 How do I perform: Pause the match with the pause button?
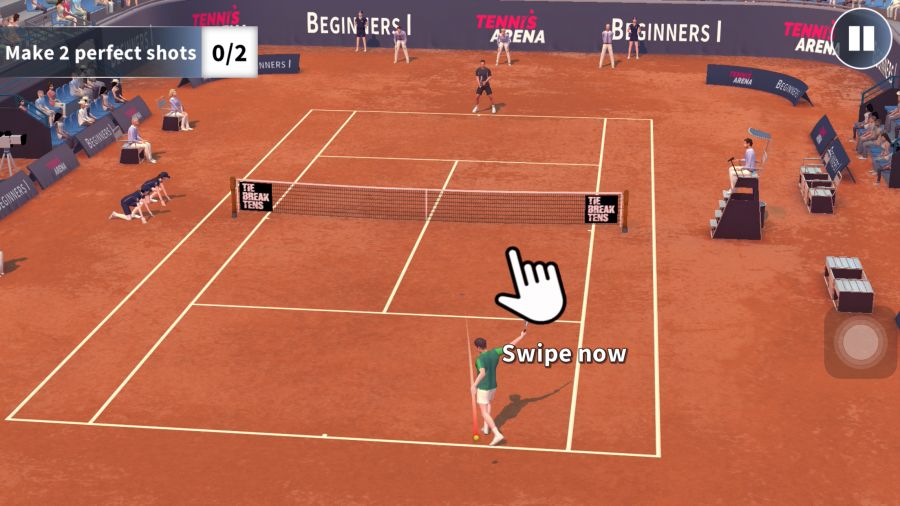[x=861, y=39]
